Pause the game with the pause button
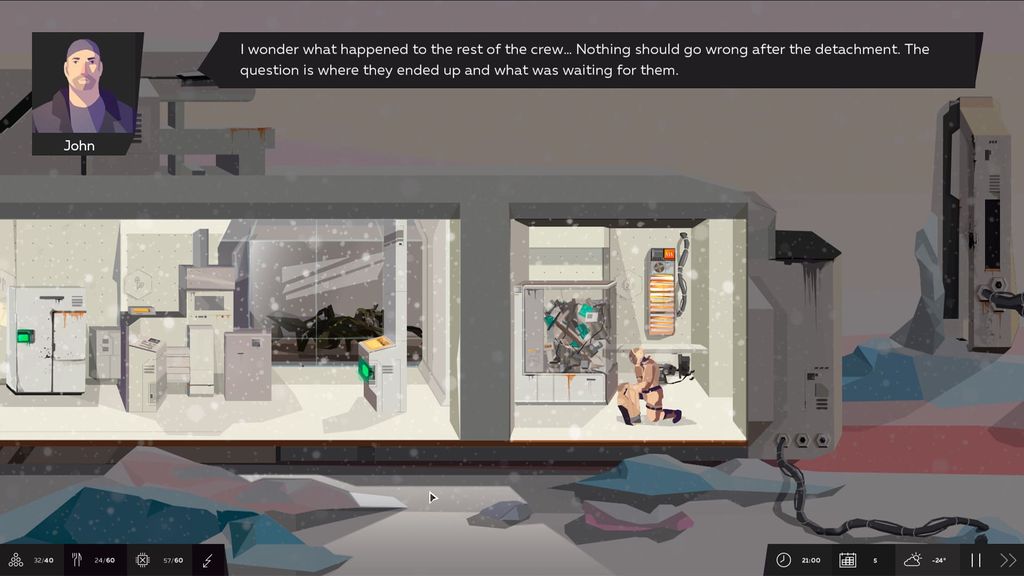The height and width of the screenshot is (576, 1024). click(x=976, y=560)
